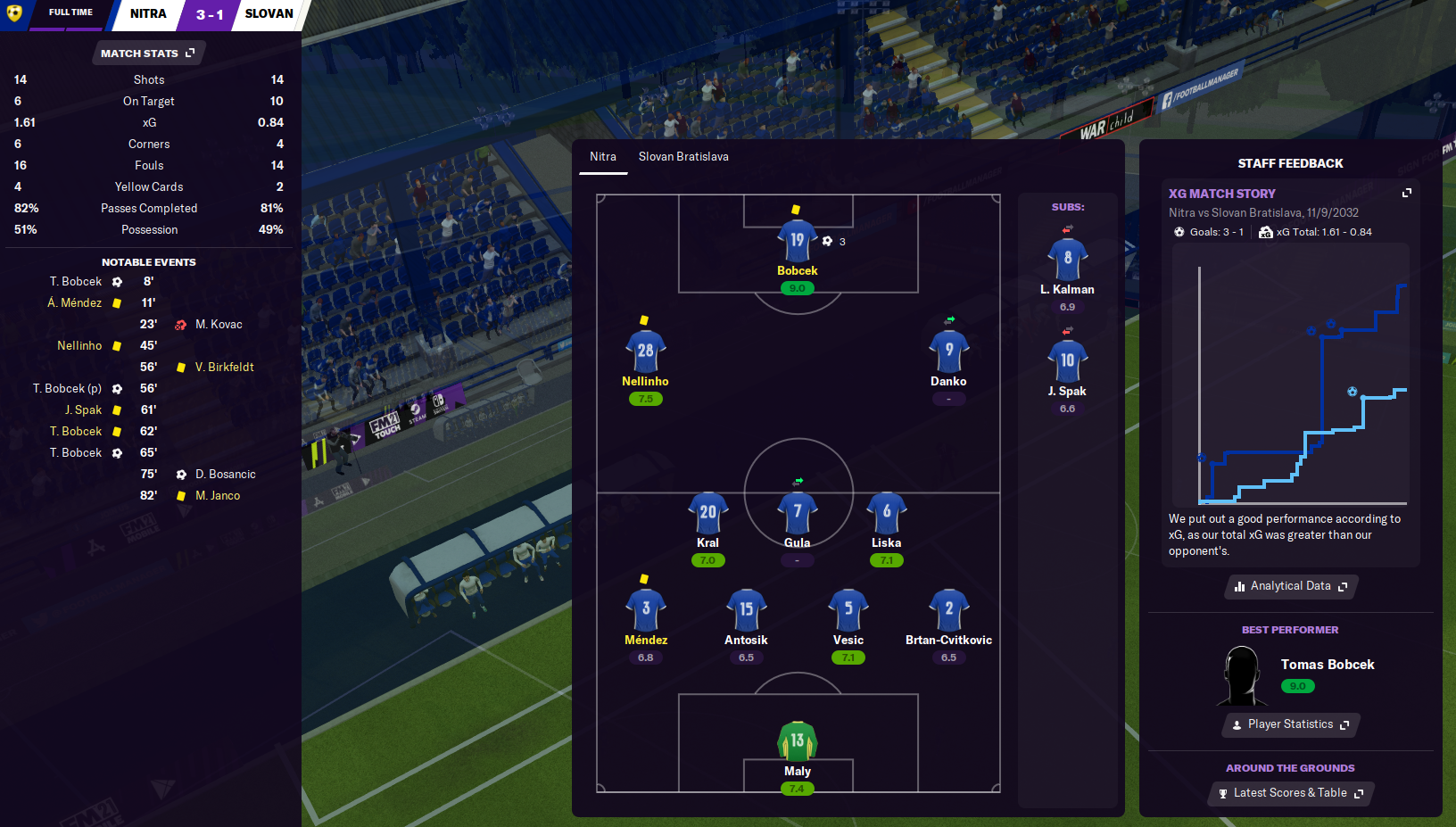The height and width of the screenshot is (827, 1456).
Task: Click M. Kovac's 23' event
Action: pyautogui.click(x=219, y=325)
